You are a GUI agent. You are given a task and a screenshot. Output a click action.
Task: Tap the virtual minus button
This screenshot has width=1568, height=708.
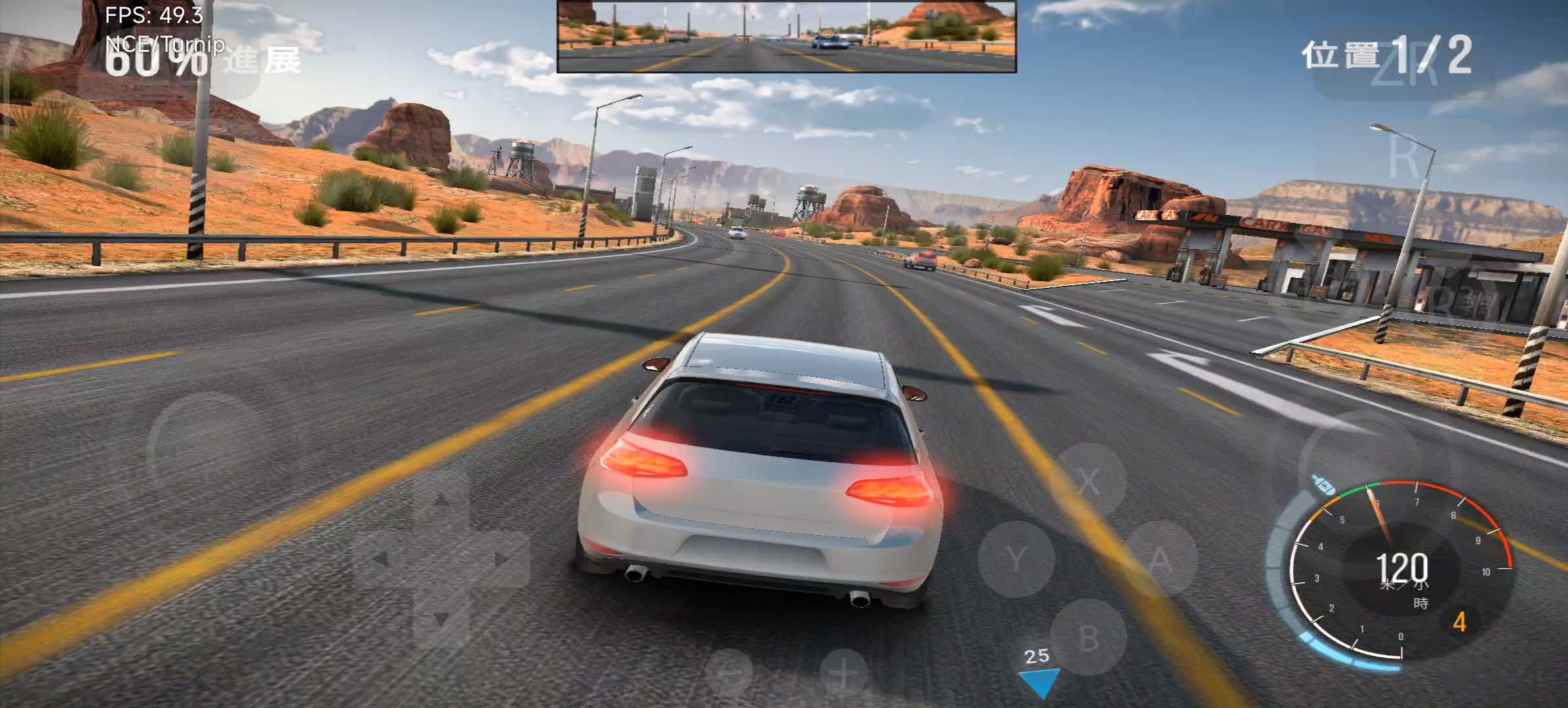click(x=730, y=673)
